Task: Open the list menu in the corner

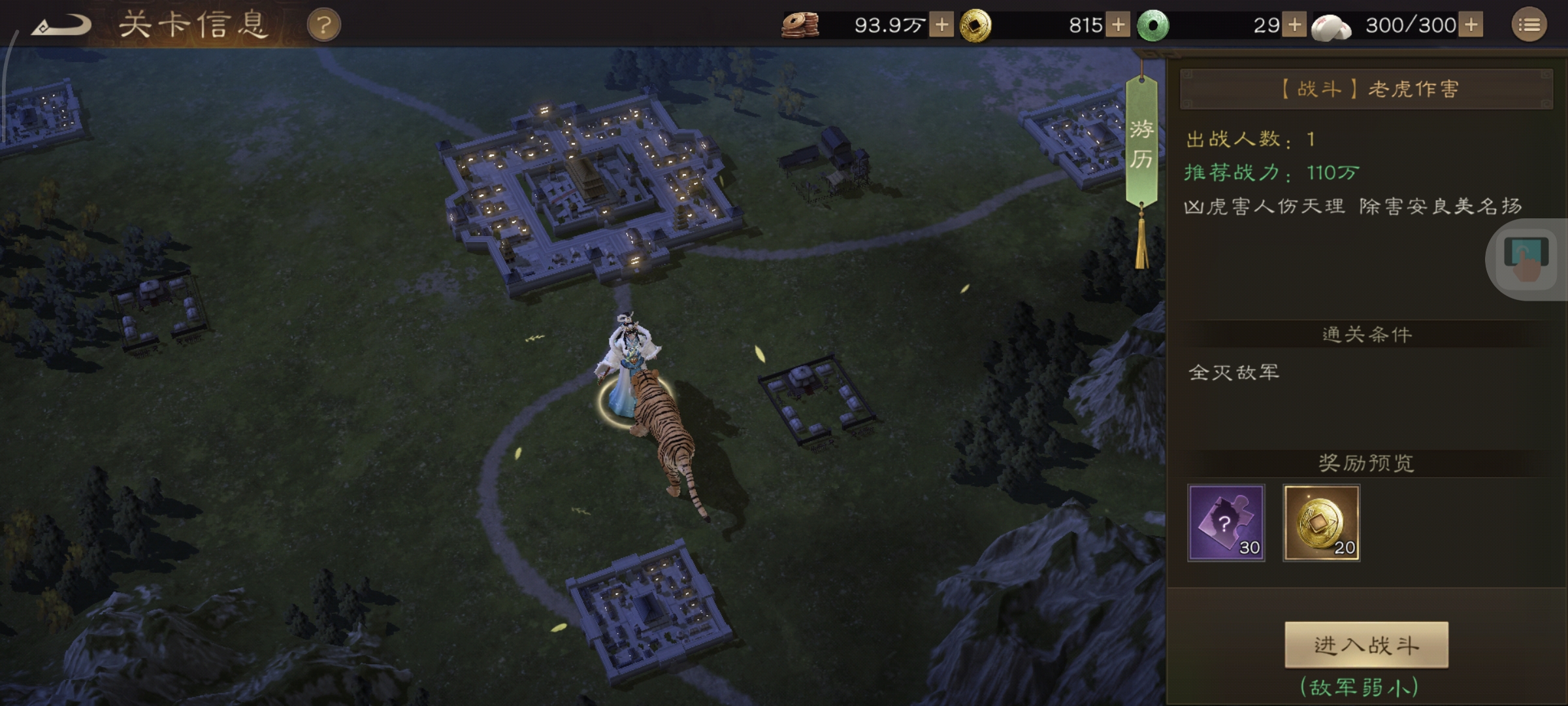Action: pyautogui.click(x=1529, y=25)
